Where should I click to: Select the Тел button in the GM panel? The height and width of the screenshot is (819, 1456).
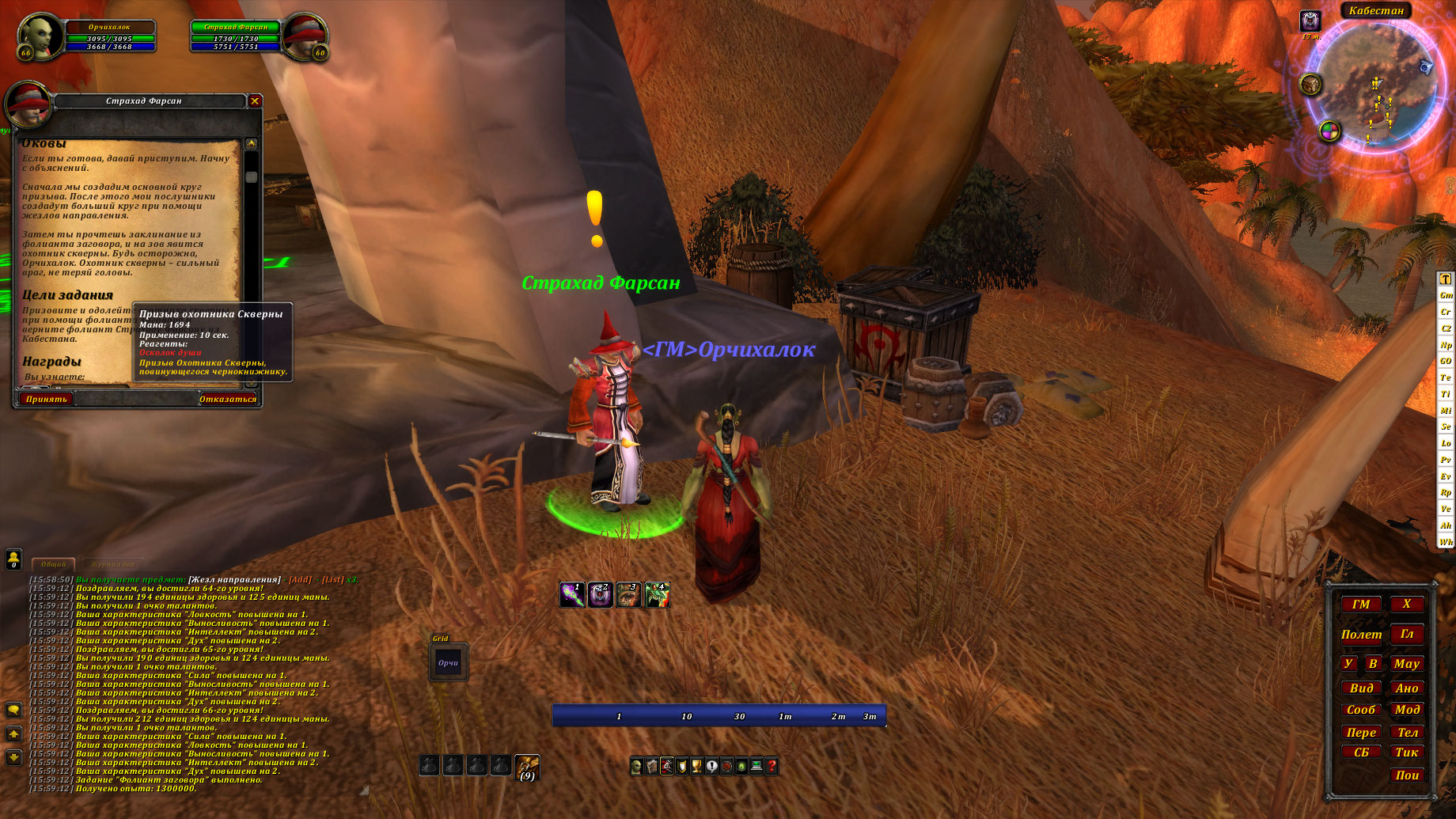coord(1407,733)
